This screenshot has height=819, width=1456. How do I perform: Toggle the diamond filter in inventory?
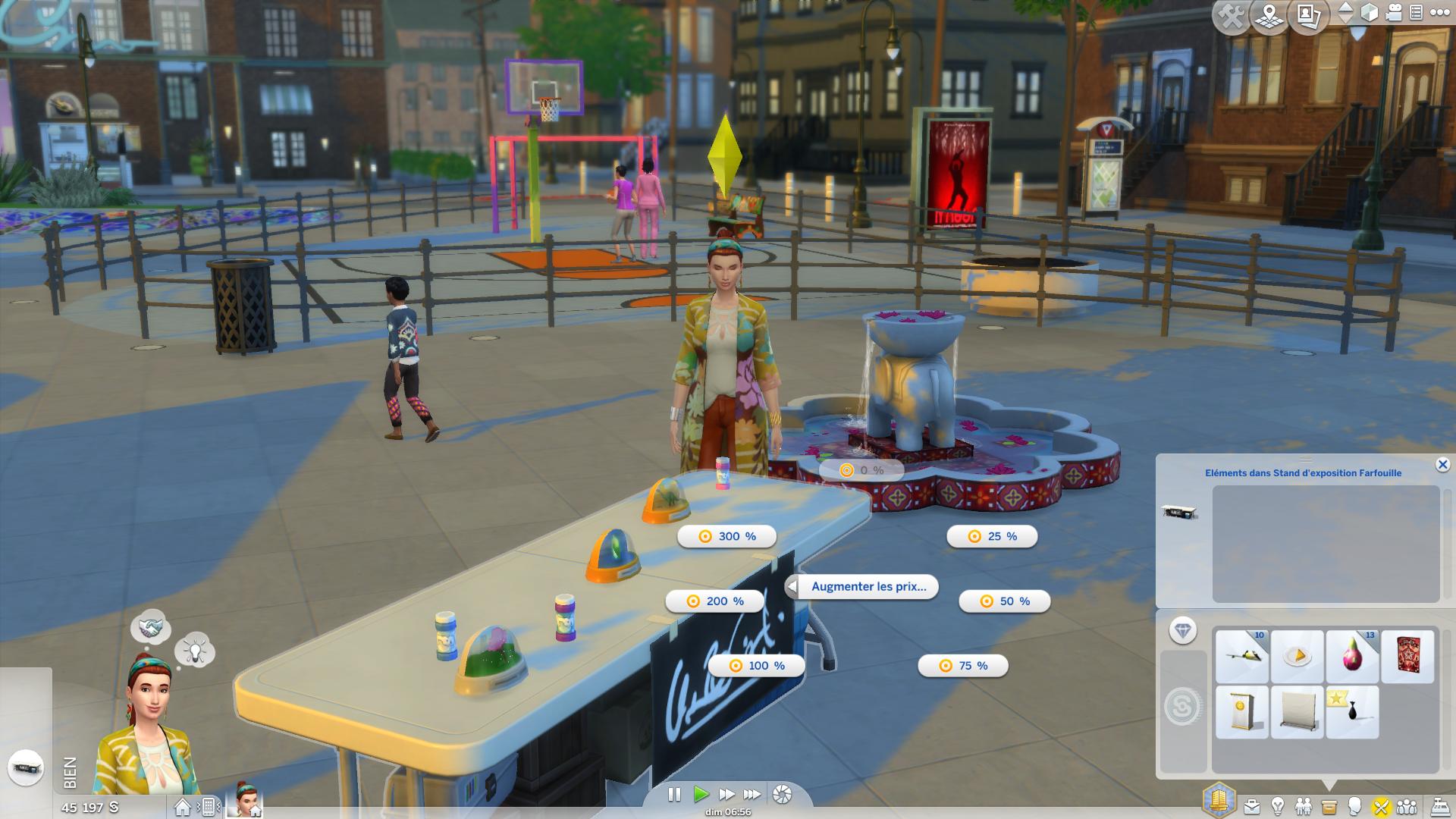1182,630
